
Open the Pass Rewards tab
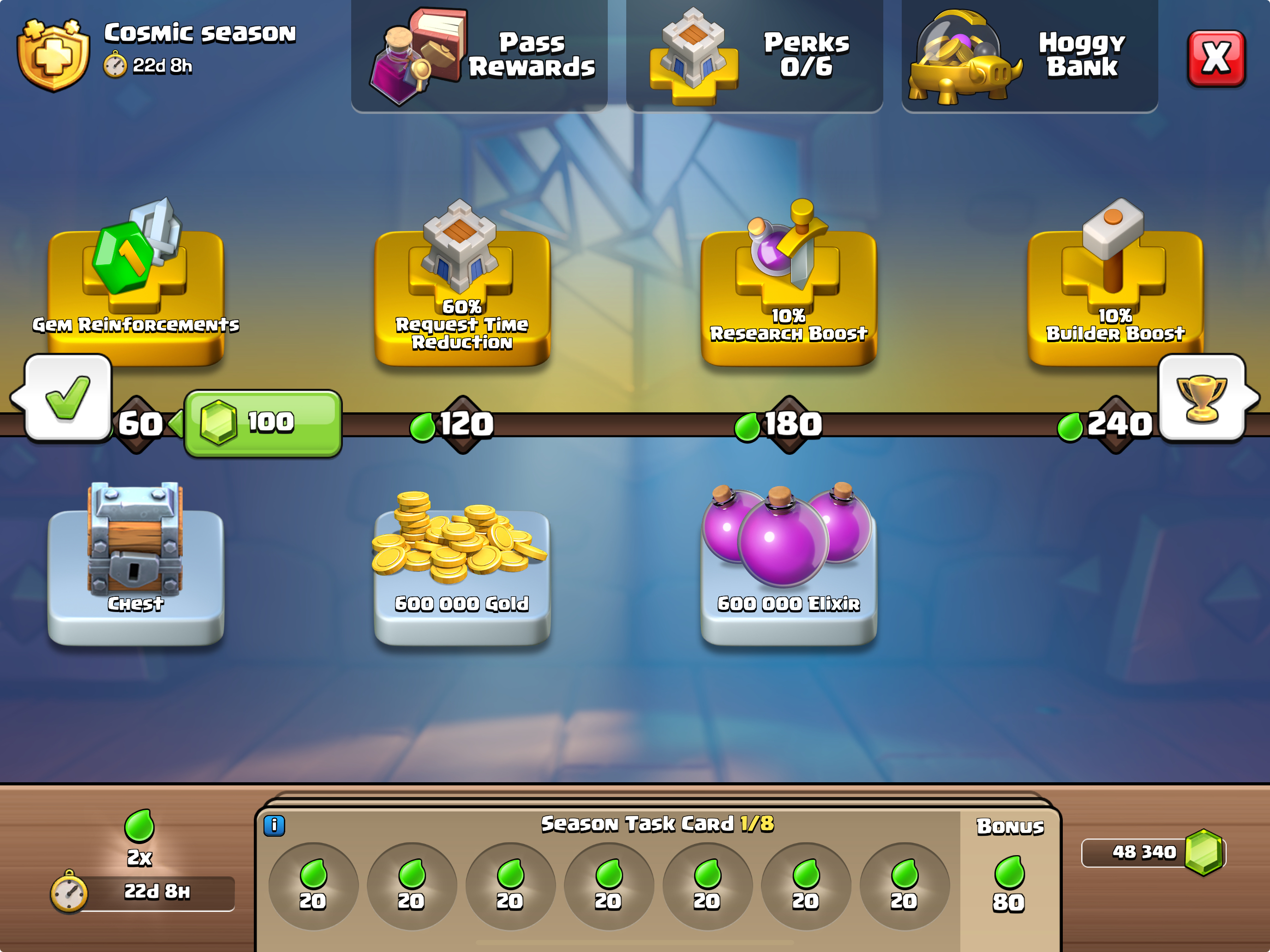pyautogui.click(x=479, y=56)
